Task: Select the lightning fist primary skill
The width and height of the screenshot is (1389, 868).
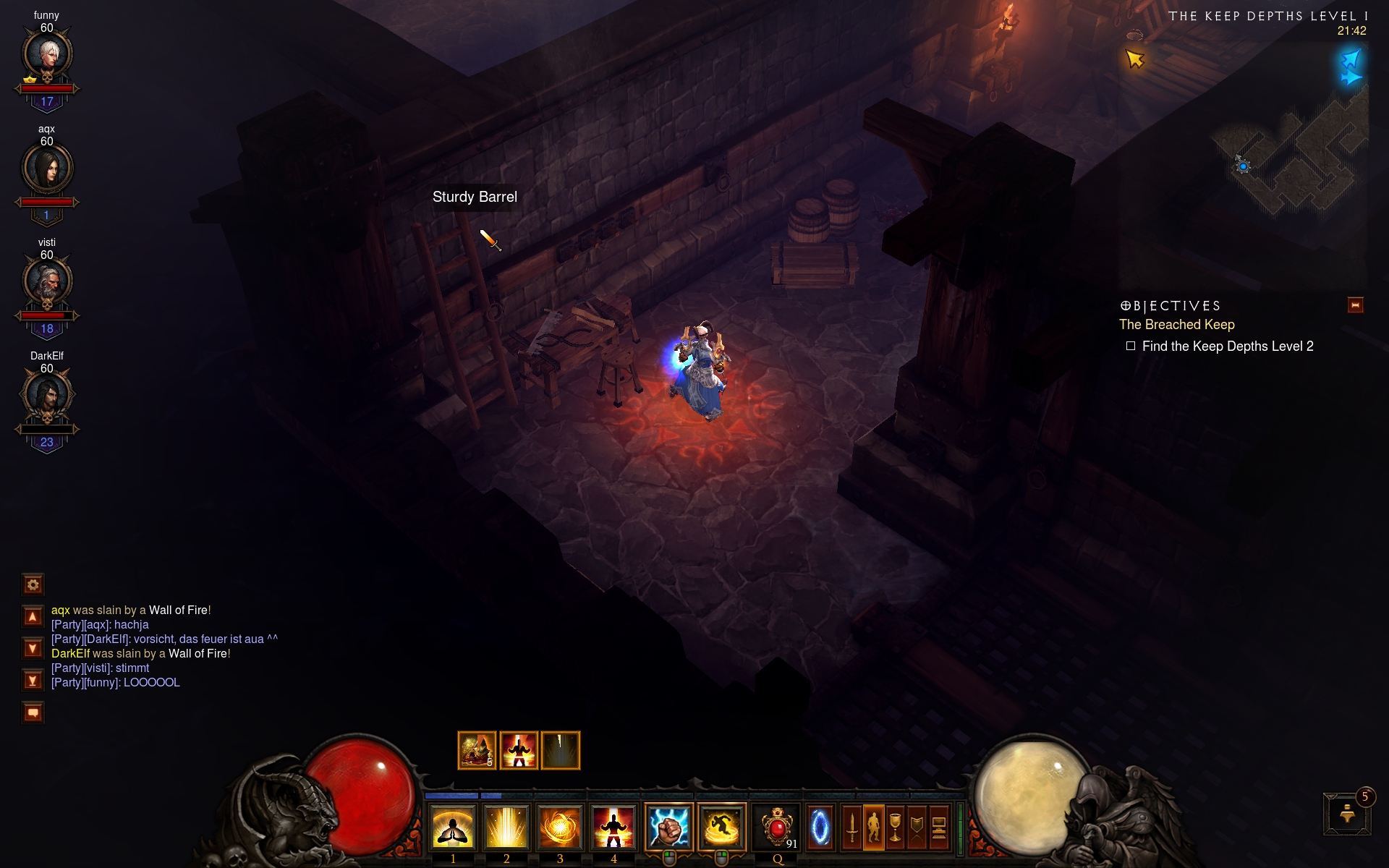Action: pyautogui.click(x=668, y=827)
